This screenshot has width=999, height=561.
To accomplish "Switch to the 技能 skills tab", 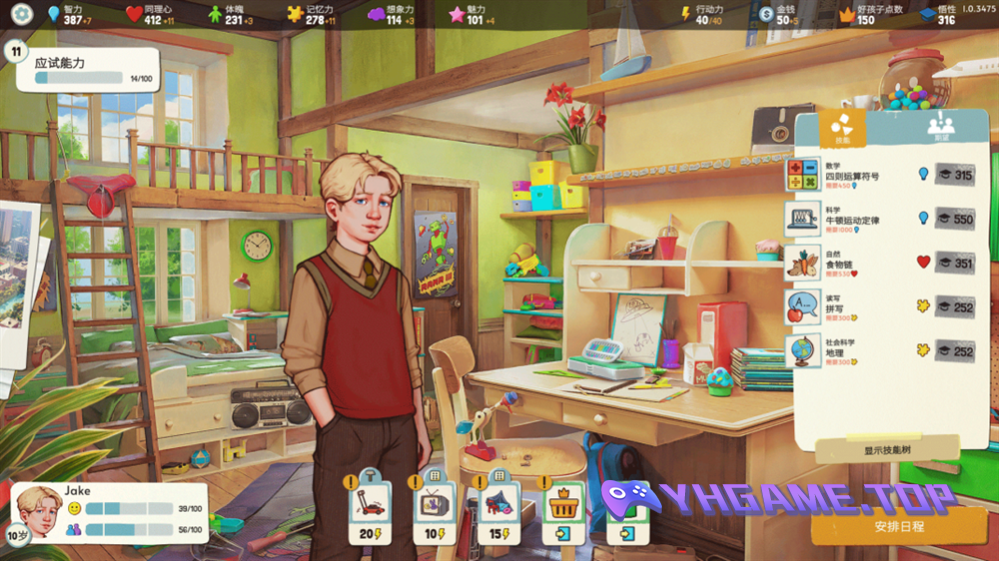I will [842, 127].
